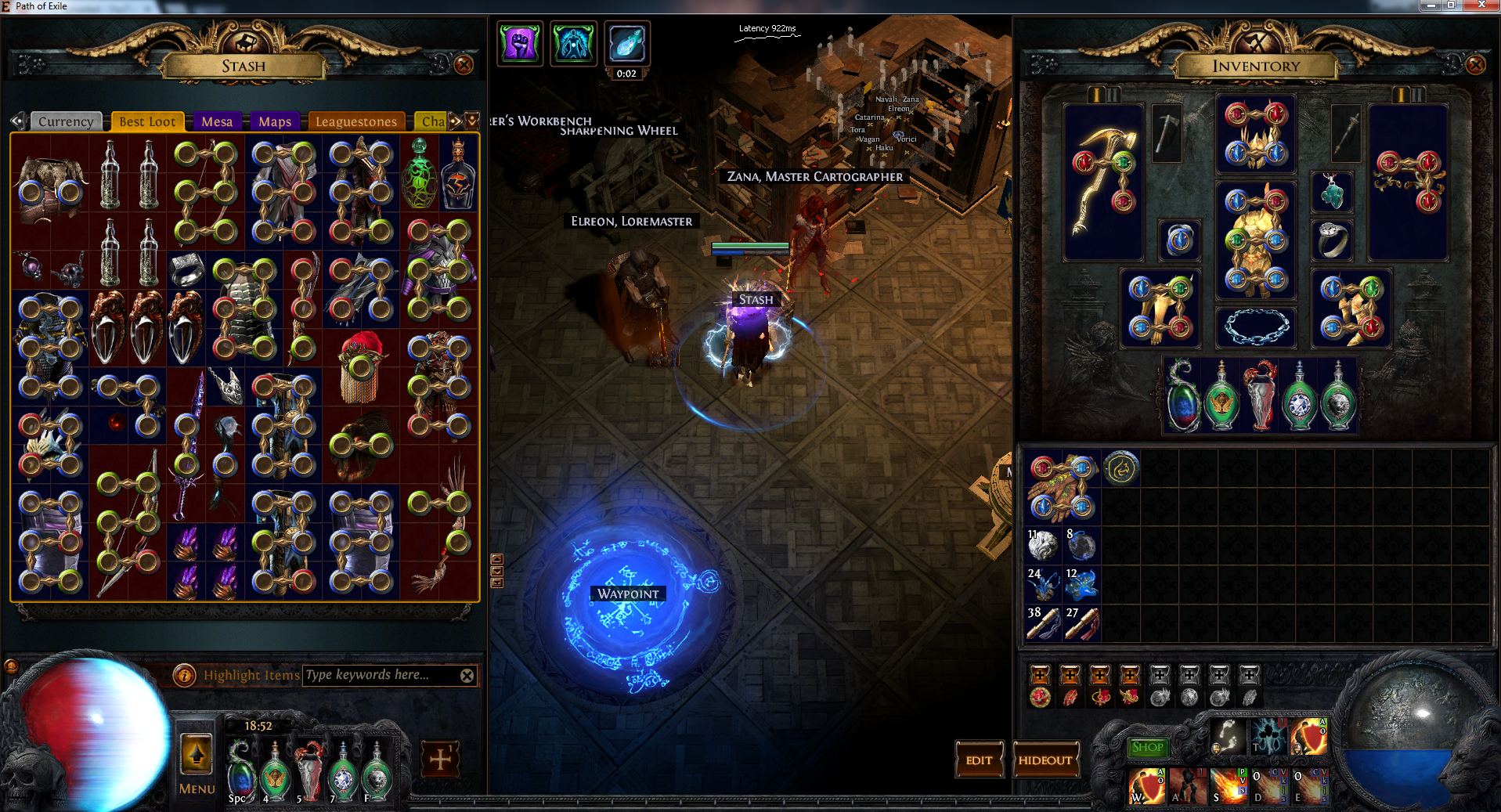The height and width of the screenshot is (812, 1501).
Task: Close the Path of Exile window
Action: [1482, 5]
